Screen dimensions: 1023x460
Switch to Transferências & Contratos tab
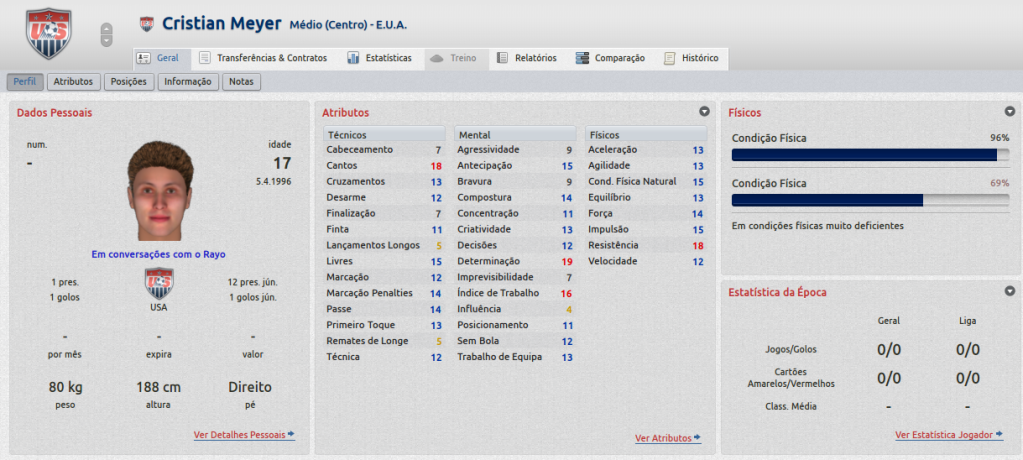point(263,58)
